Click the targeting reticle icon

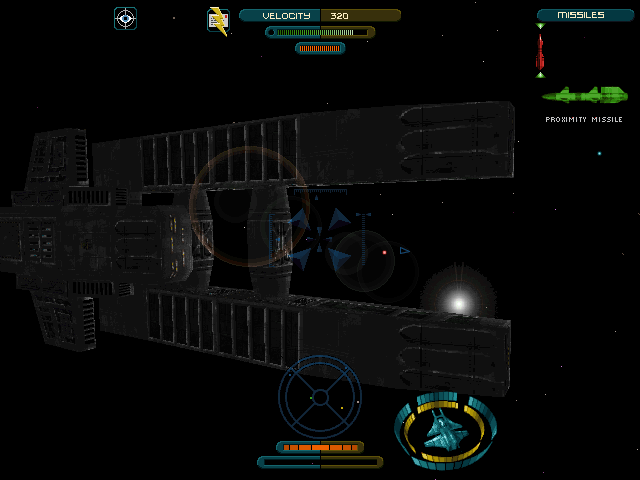[125, 17]
